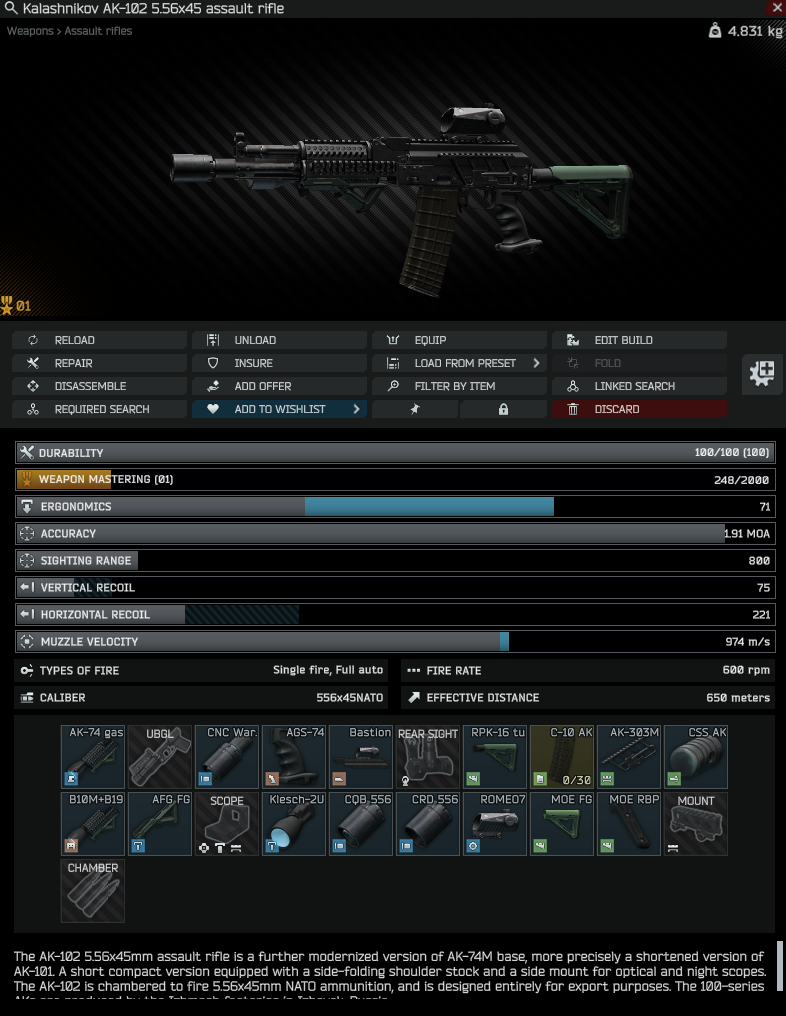Disassemble the weapon
Screen dimensions: 786x1016
[x=99, y=386]
